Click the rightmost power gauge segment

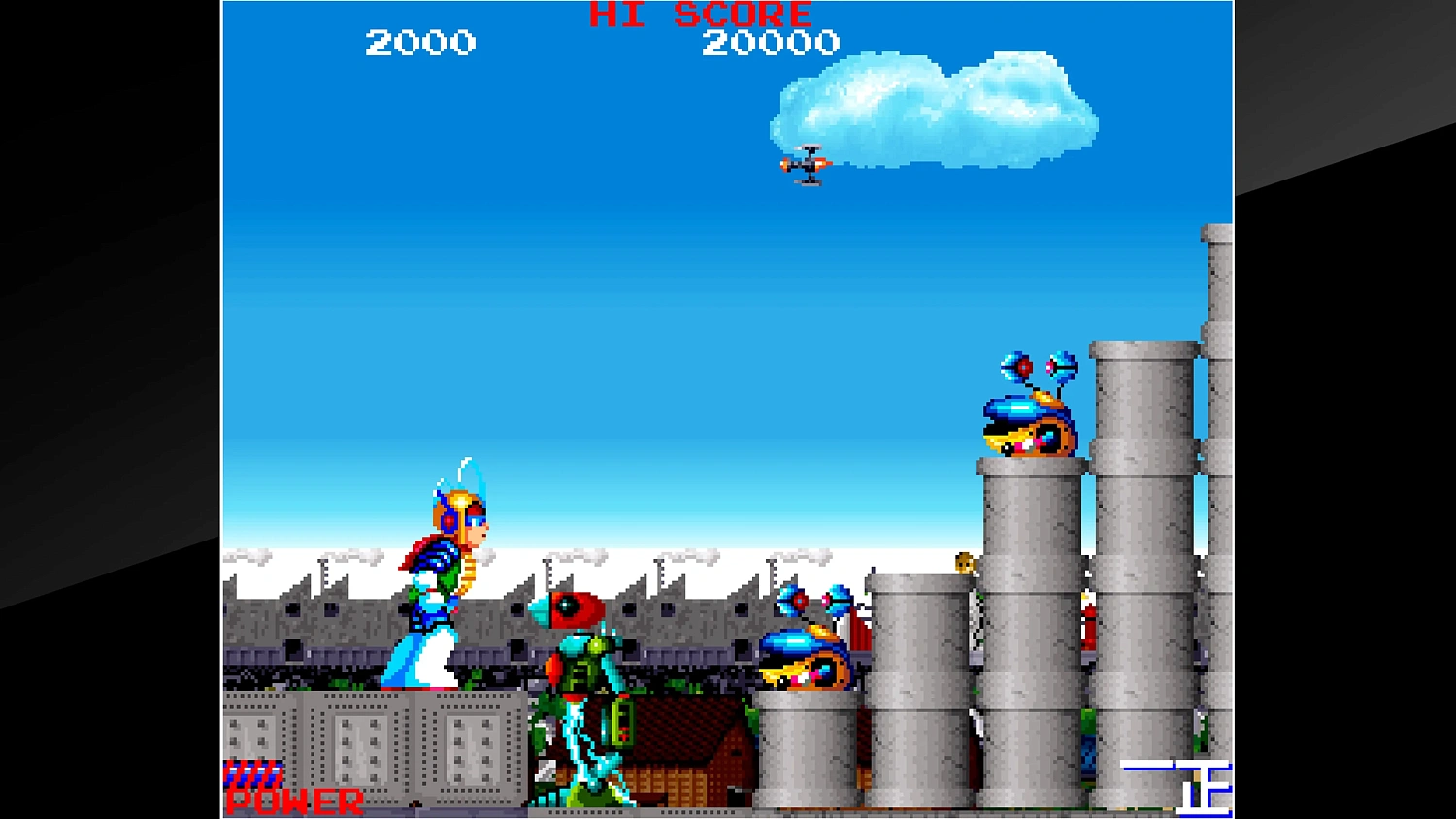pos(277,773)
